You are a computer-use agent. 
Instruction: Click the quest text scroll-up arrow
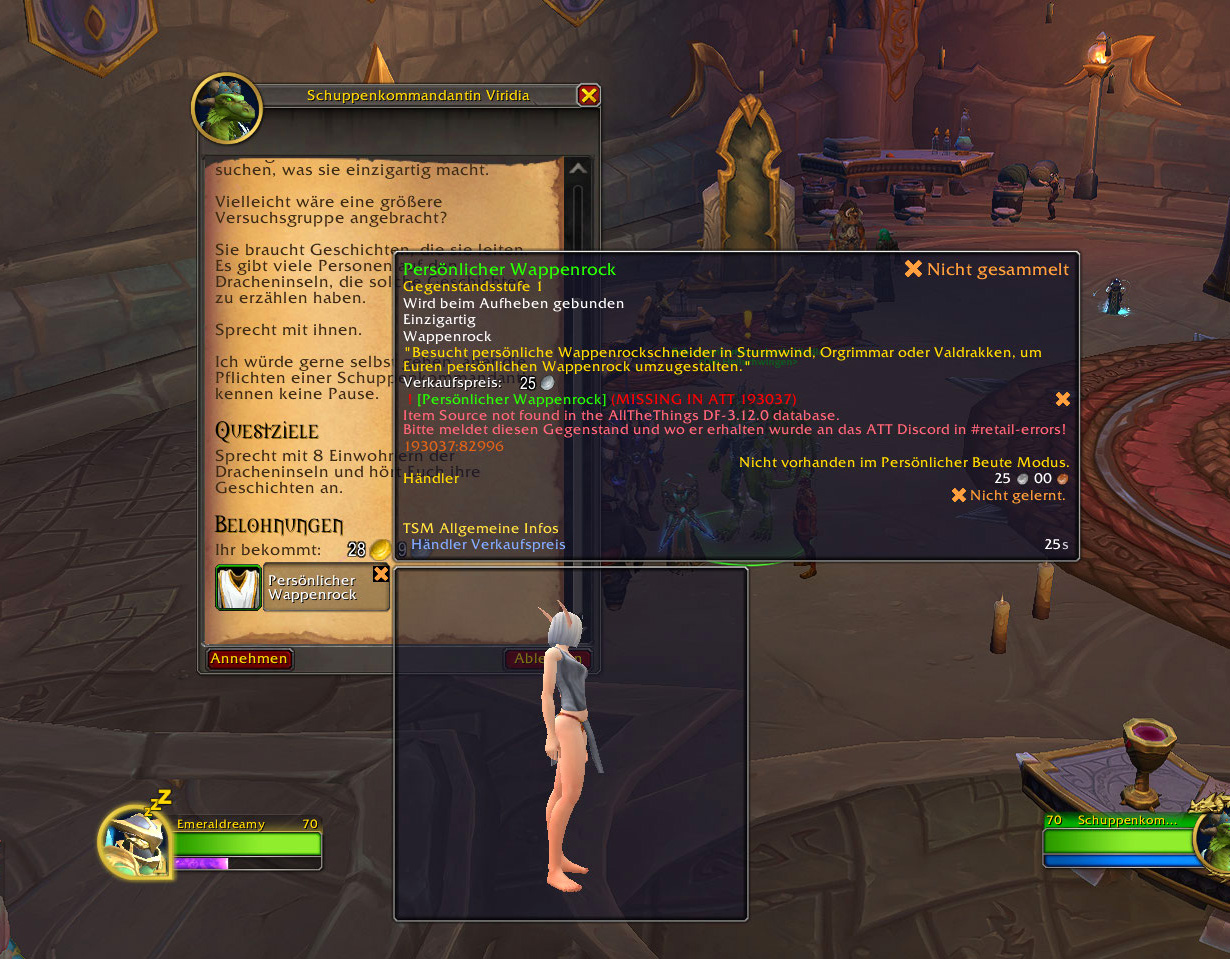(577, 170)
